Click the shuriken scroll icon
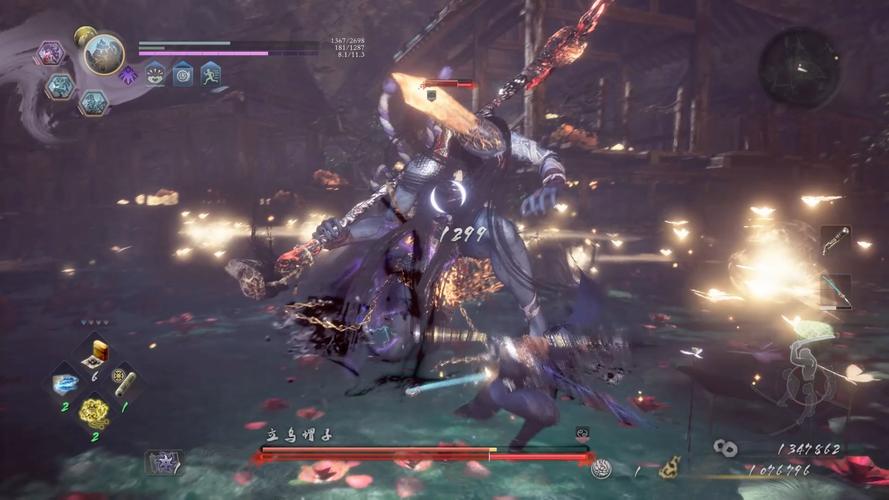This screenshot has height=500, width=889. click(163, 461)
